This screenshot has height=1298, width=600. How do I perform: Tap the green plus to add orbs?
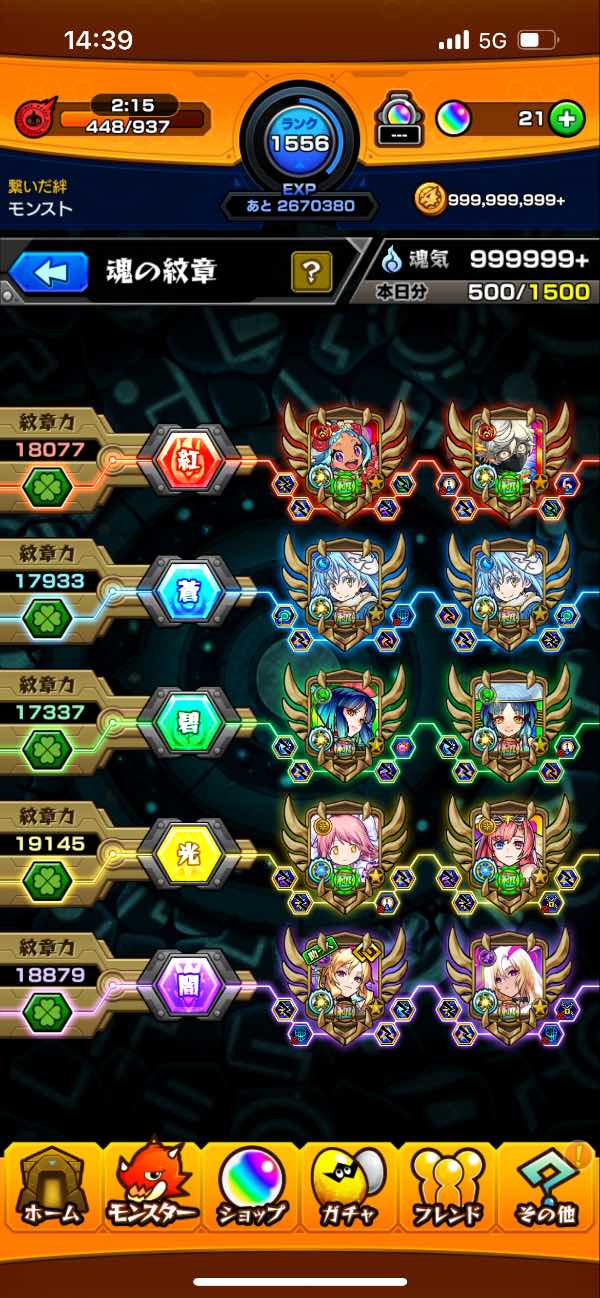(565, 120)
